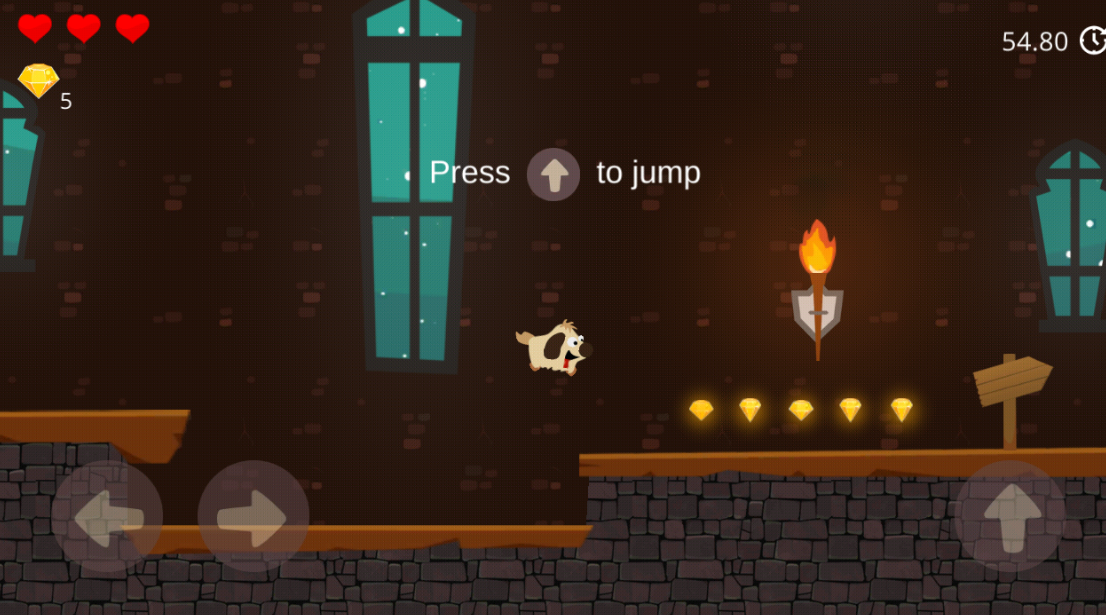Hit the up arrow jump button

tap(1009, 516)
